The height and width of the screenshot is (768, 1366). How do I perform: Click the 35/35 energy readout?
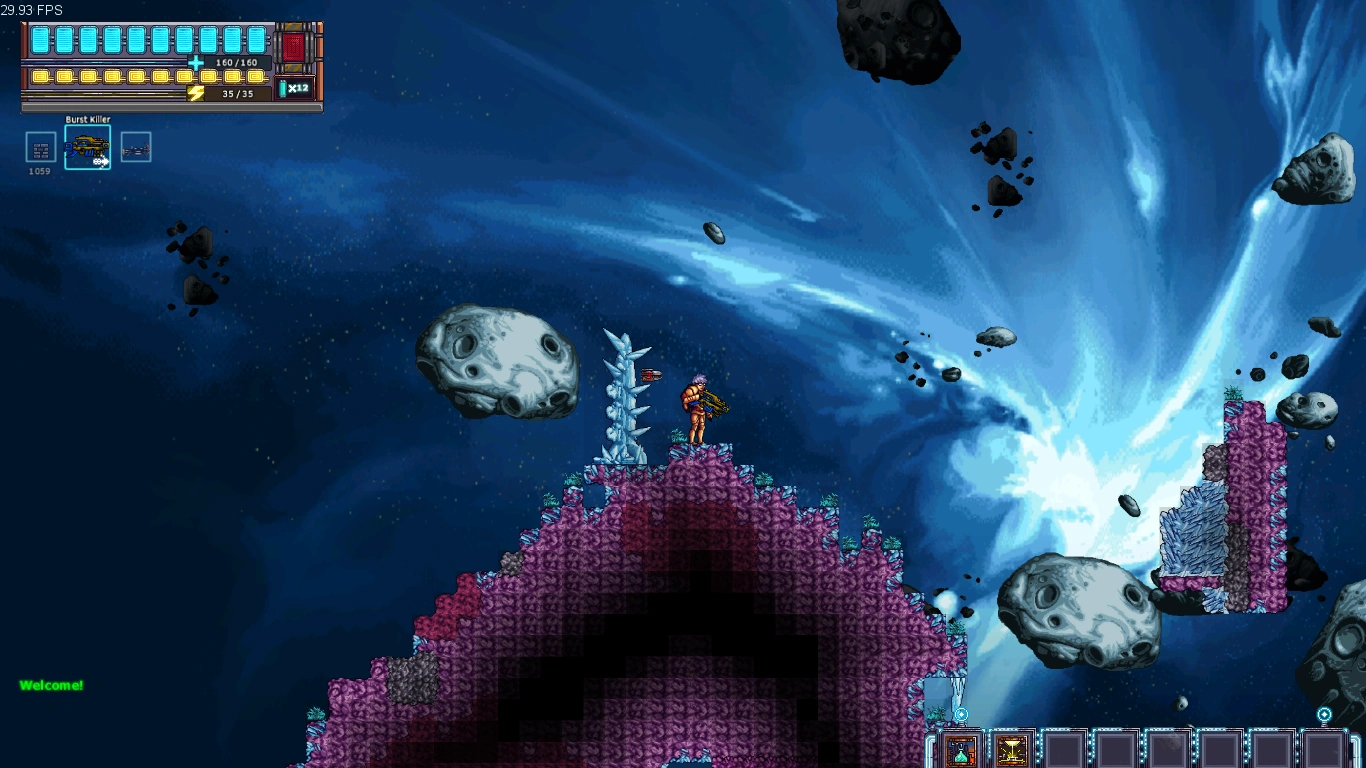coord(237,92)
